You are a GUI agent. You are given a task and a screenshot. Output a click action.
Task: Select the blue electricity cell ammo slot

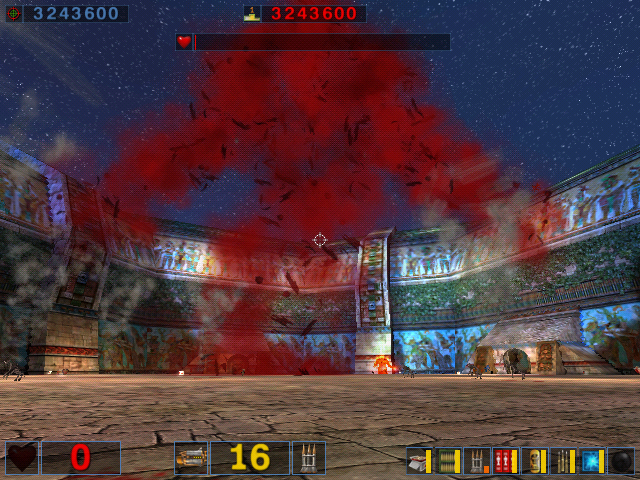coord(592,461)
